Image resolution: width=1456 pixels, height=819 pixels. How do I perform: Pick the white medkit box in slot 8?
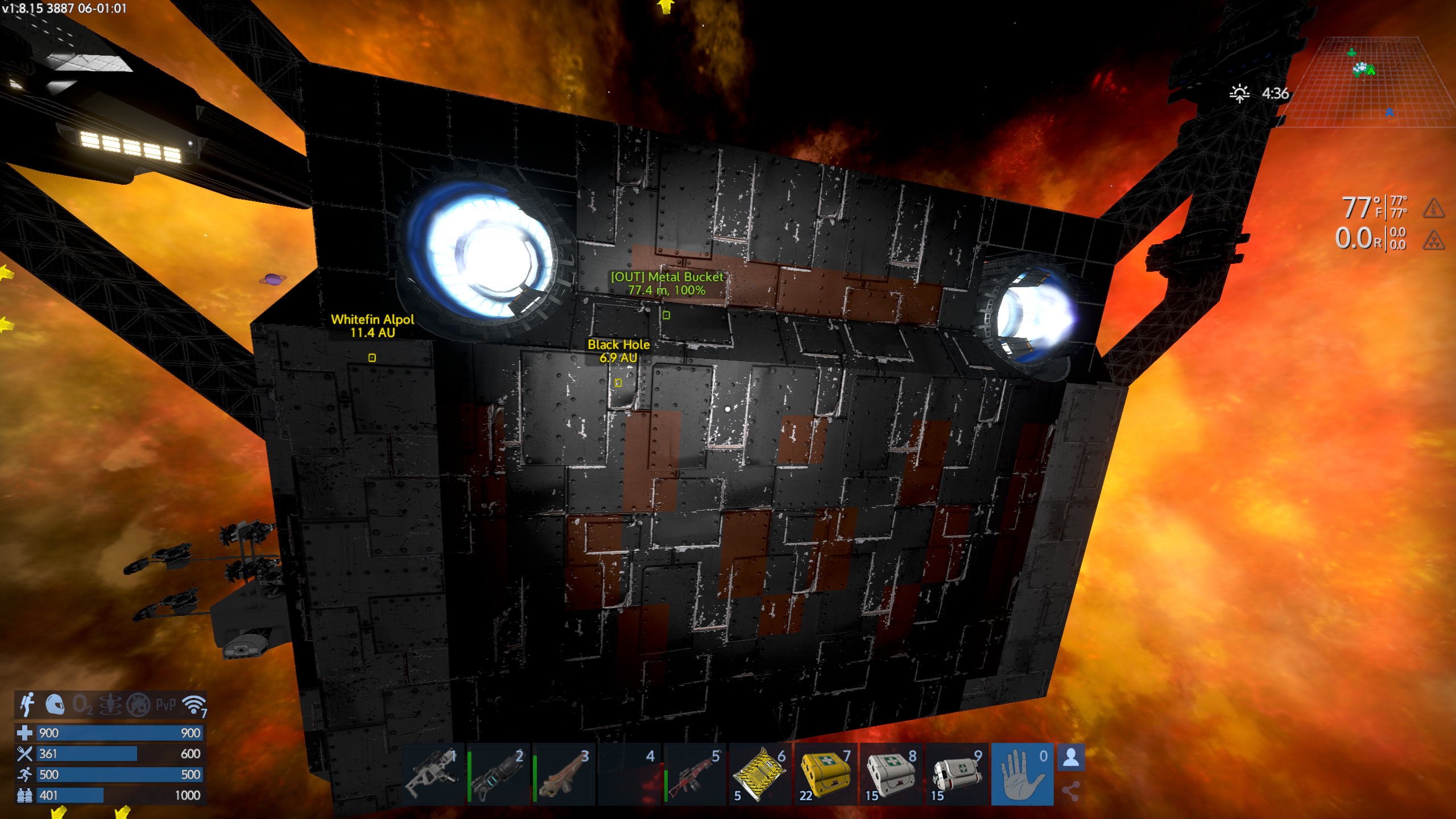(891, 773)
